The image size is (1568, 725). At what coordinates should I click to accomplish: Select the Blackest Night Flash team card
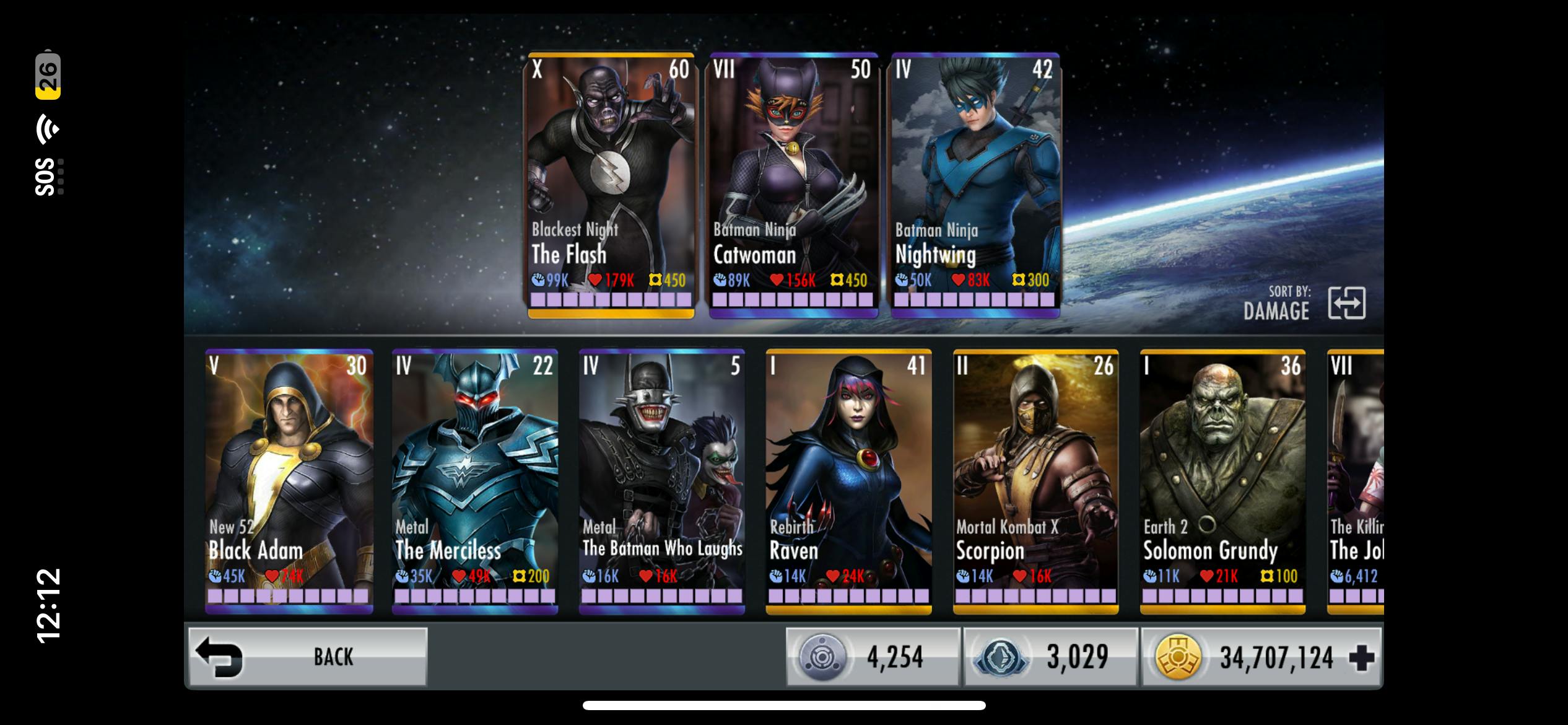click(611, 185)
